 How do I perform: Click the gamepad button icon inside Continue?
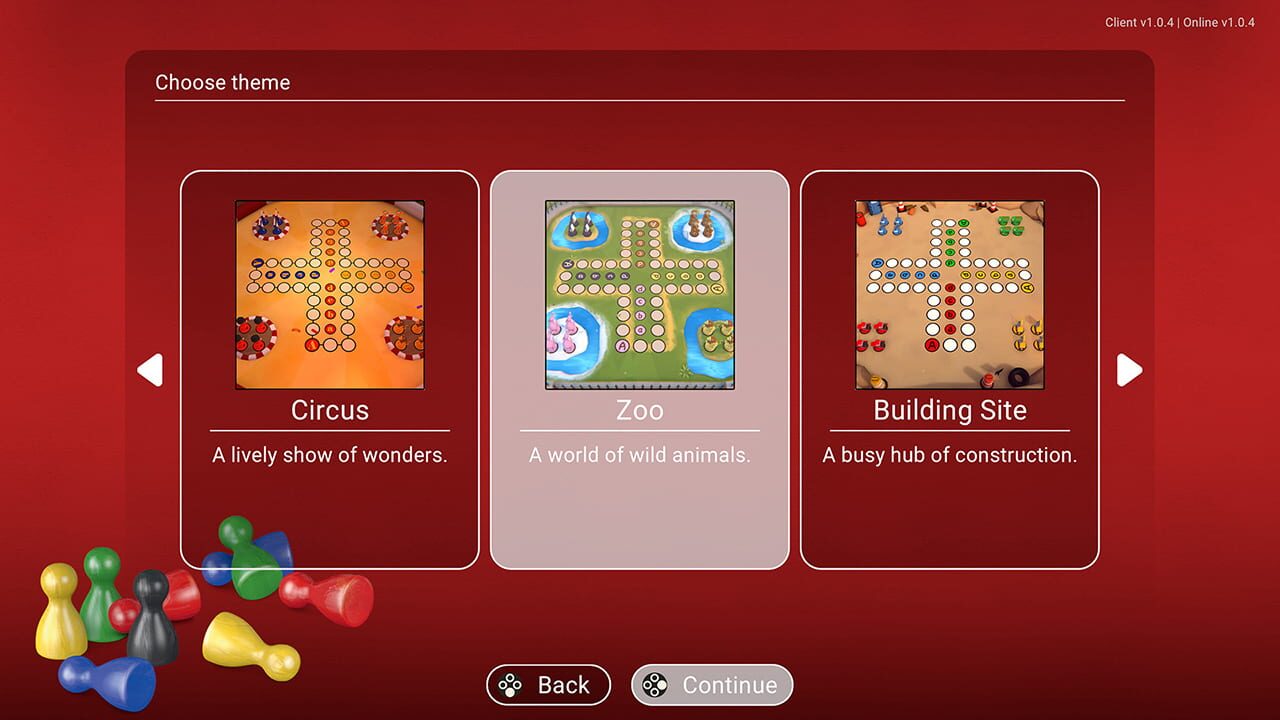[x=655, y=685]
